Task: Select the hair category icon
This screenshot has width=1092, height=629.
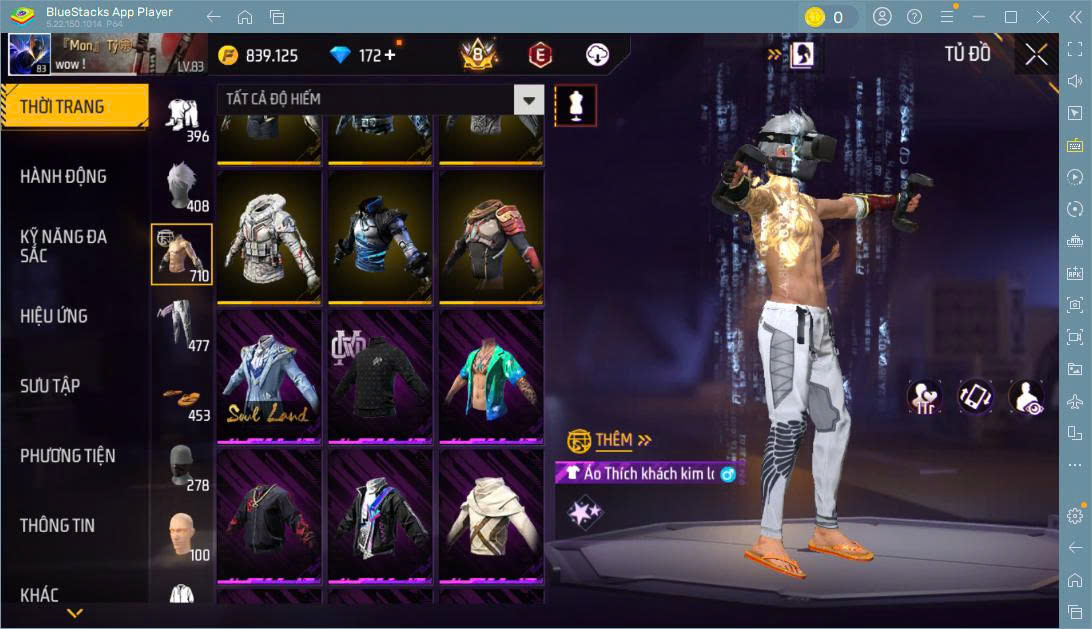Action: pos(182,185)
